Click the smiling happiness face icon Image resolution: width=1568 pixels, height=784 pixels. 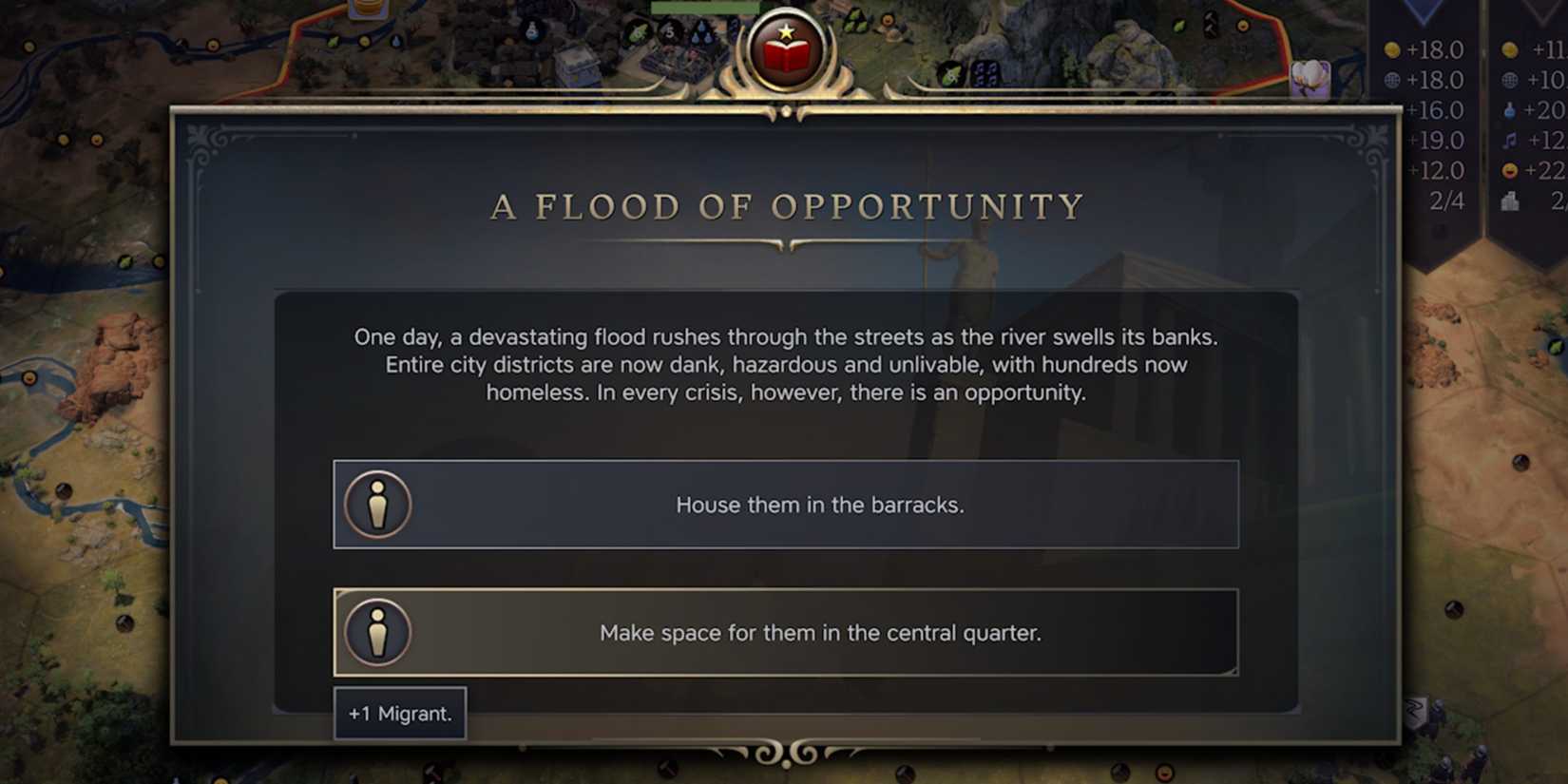click(1509, 171)
